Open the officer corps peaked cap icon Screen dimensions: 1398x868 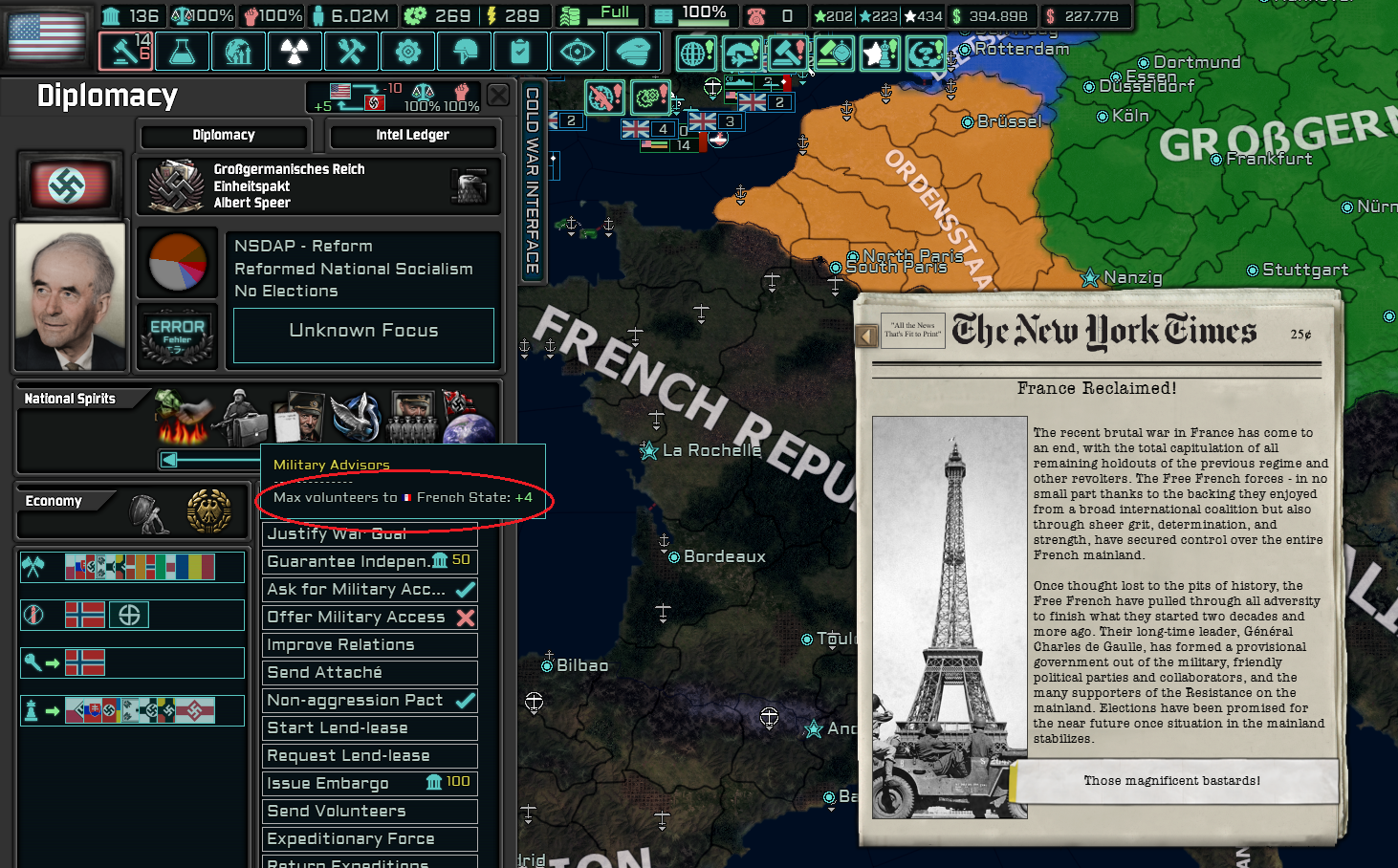pos(634,51)
